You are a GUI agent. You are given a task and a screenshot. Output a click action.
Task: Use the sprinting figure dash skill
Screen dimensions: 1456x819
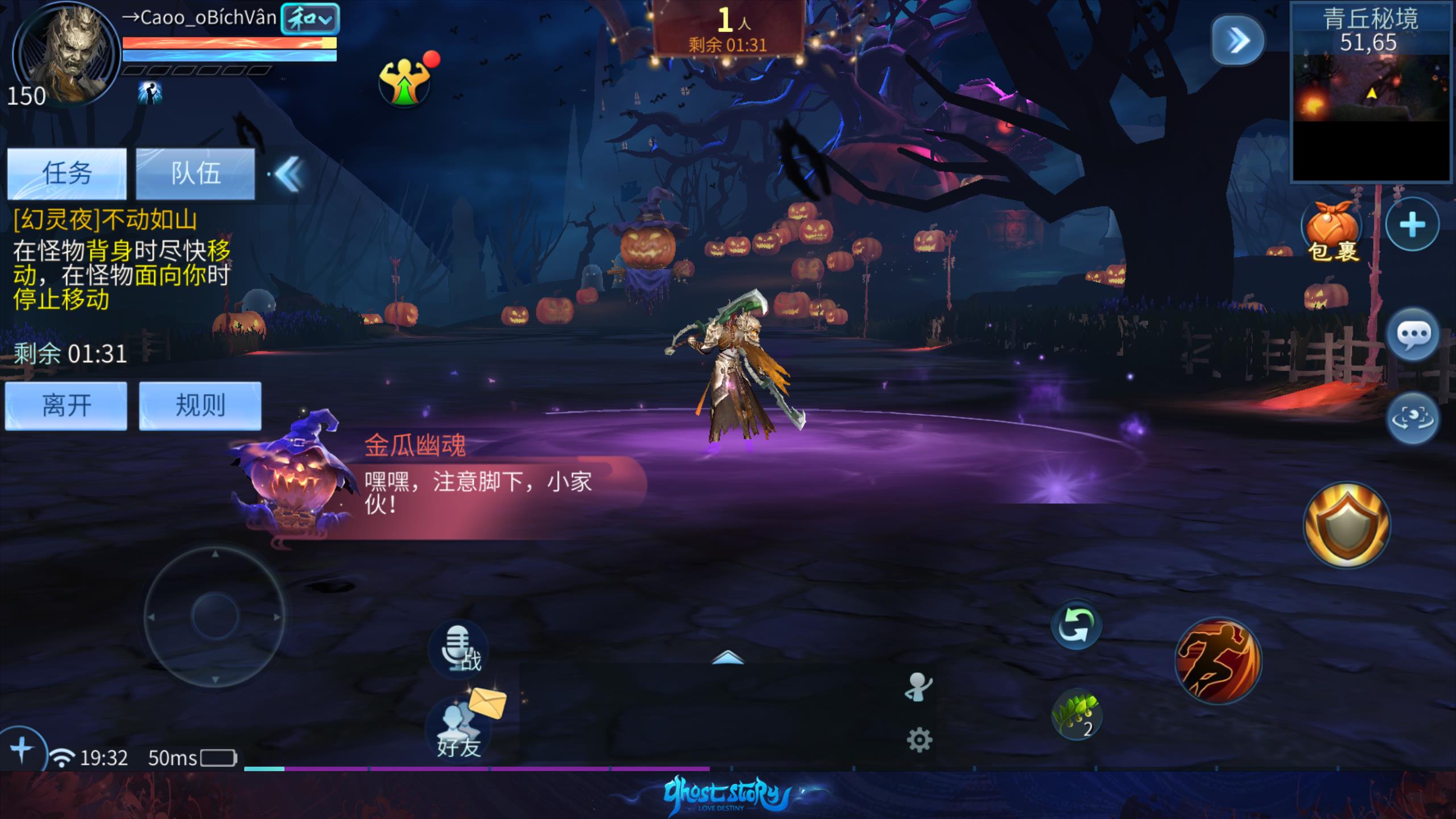pyautogui.click(x=1218, y=660)
